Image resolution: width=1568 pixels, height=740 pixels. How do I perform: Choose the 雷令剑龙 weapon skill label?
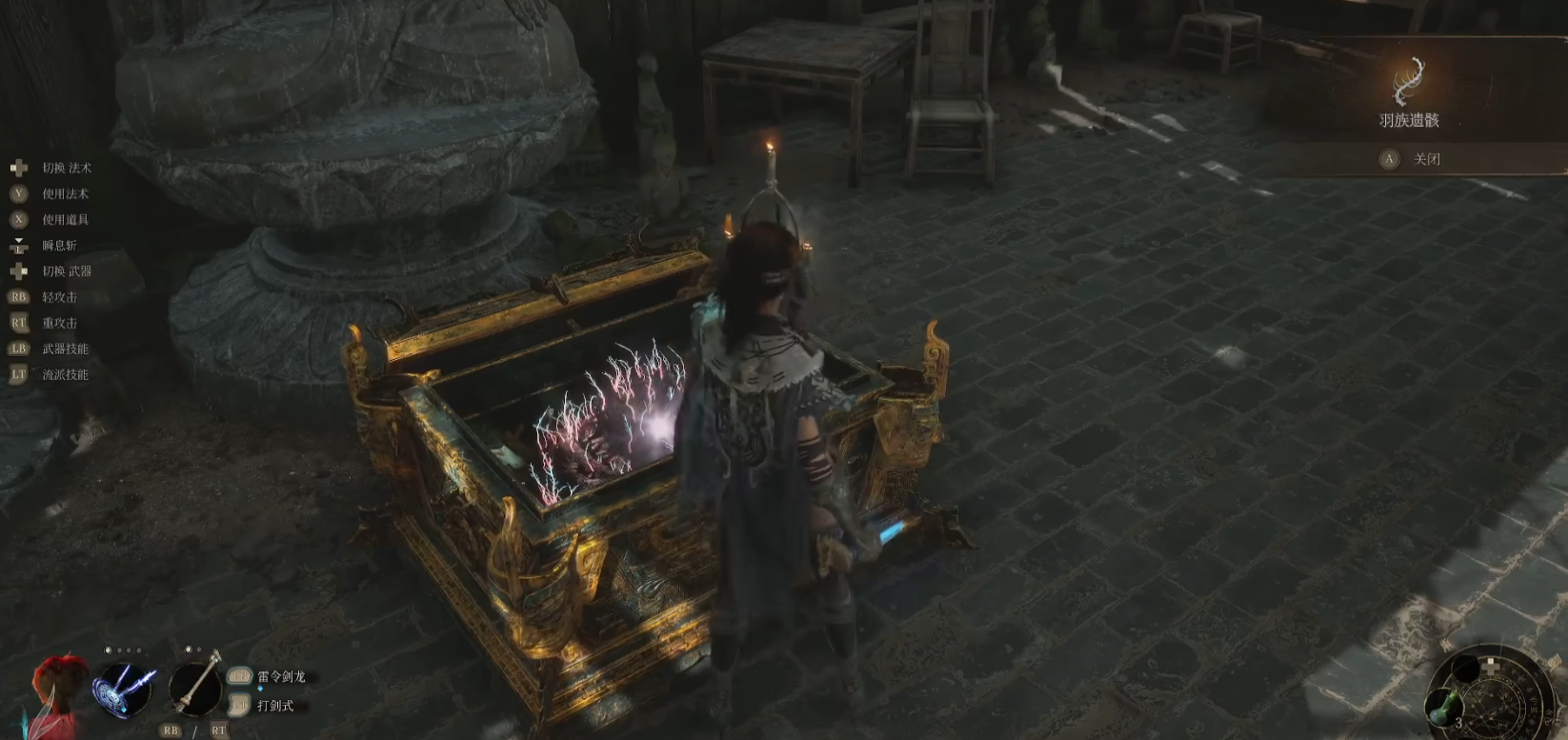click(281, 676)
